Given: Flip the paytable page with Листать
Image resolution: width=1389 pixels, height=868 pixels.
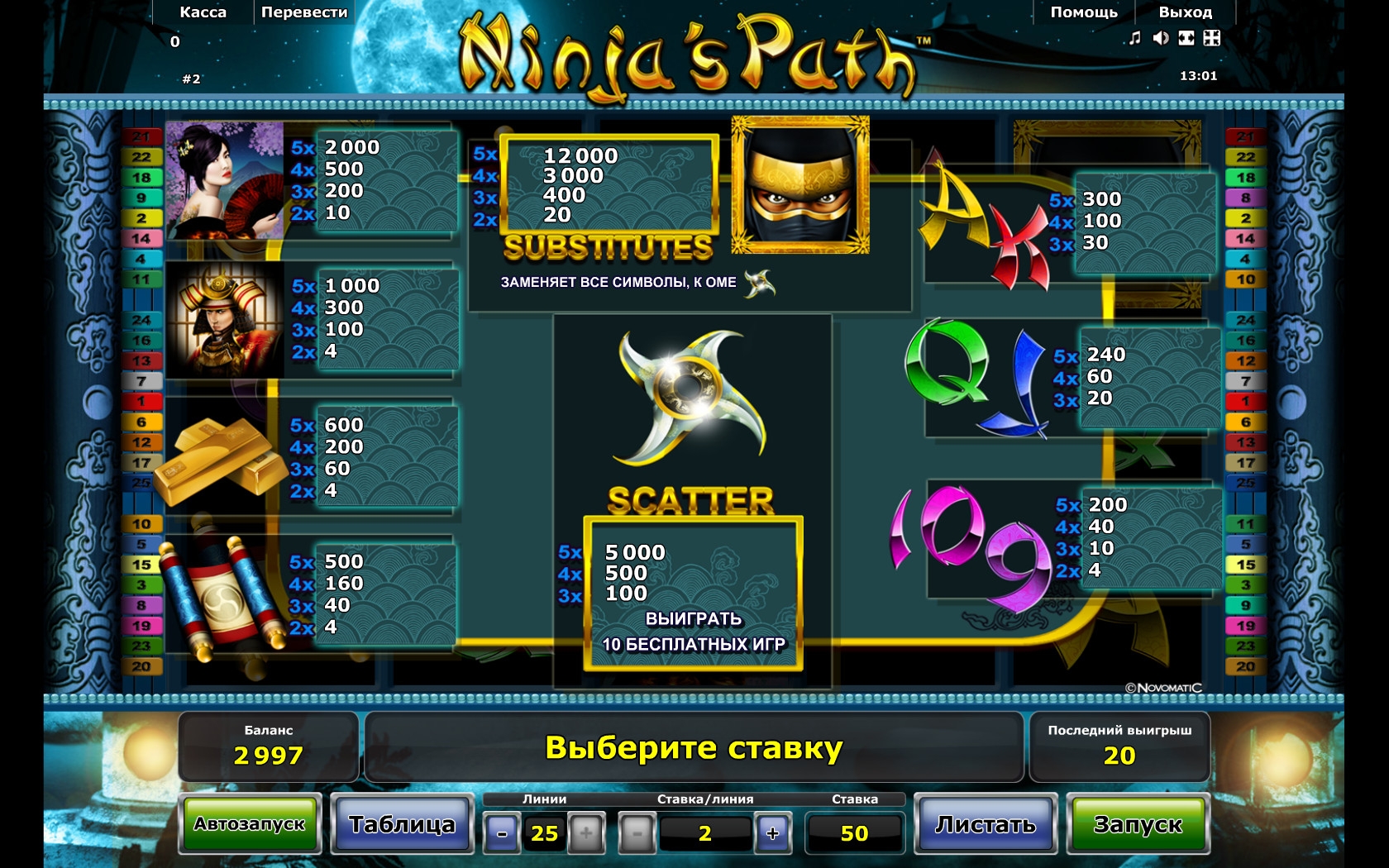Looking at the screenshot, I should (x=986, y=824).
